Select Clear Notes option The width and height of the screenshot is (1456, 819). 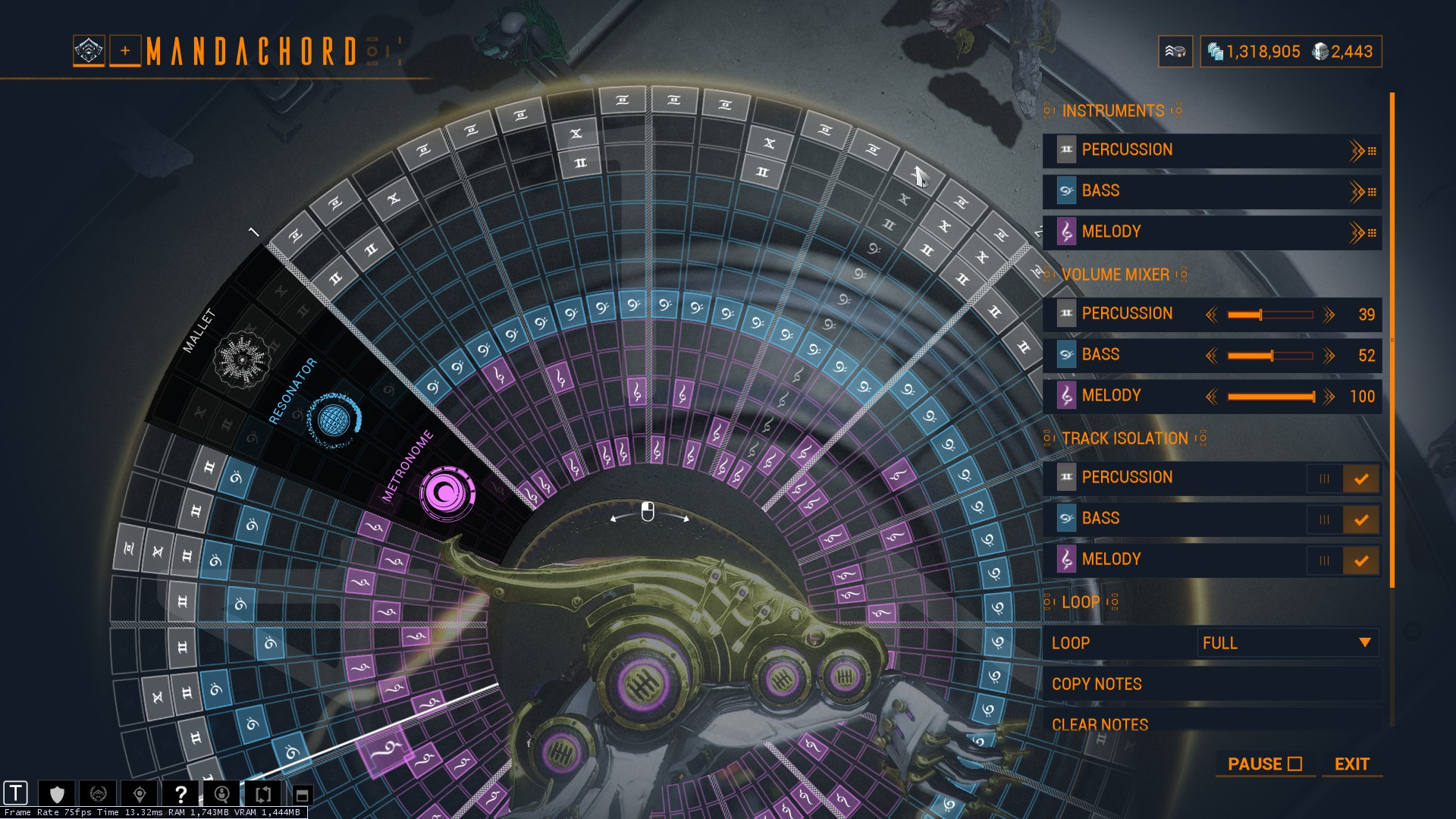click(x=1100, y=724)
